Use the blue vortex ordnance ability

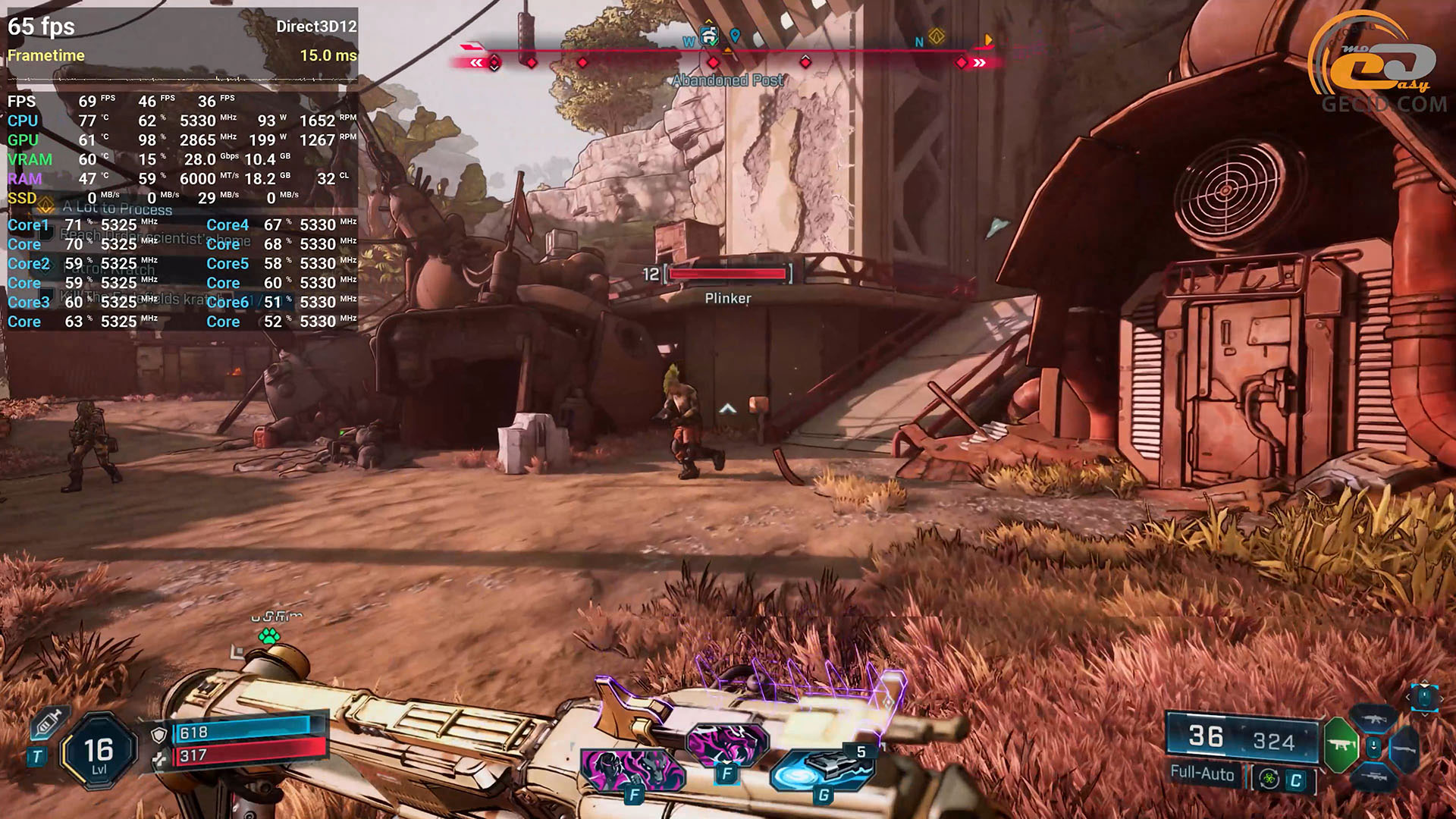pos(821,770)
